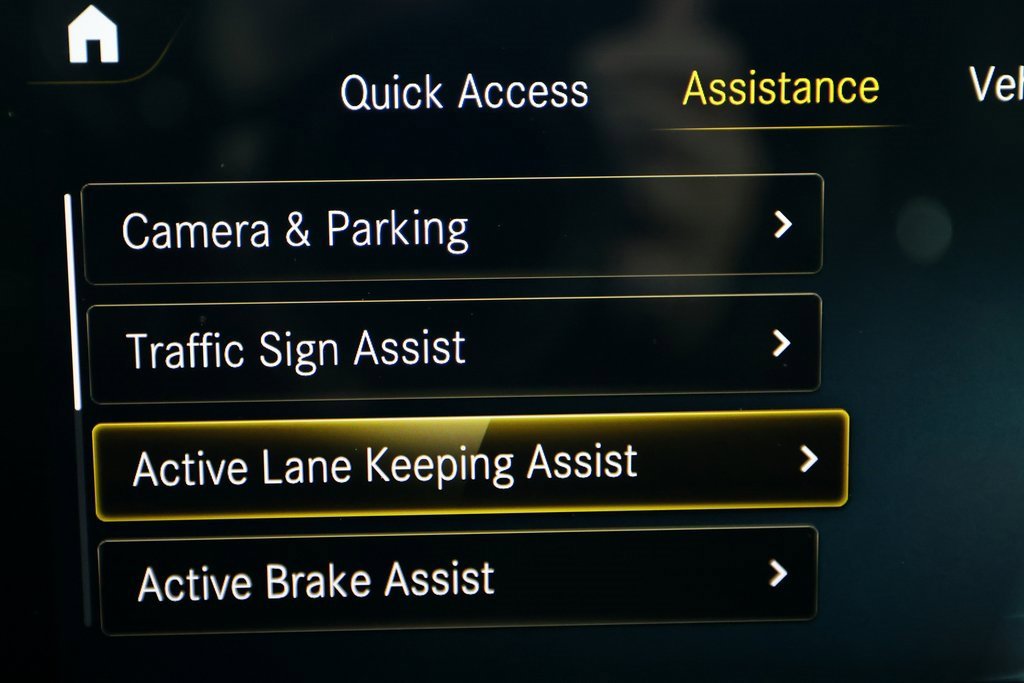
Task: Open Camera & Parking settings
Action: click(x=452, y=229)
